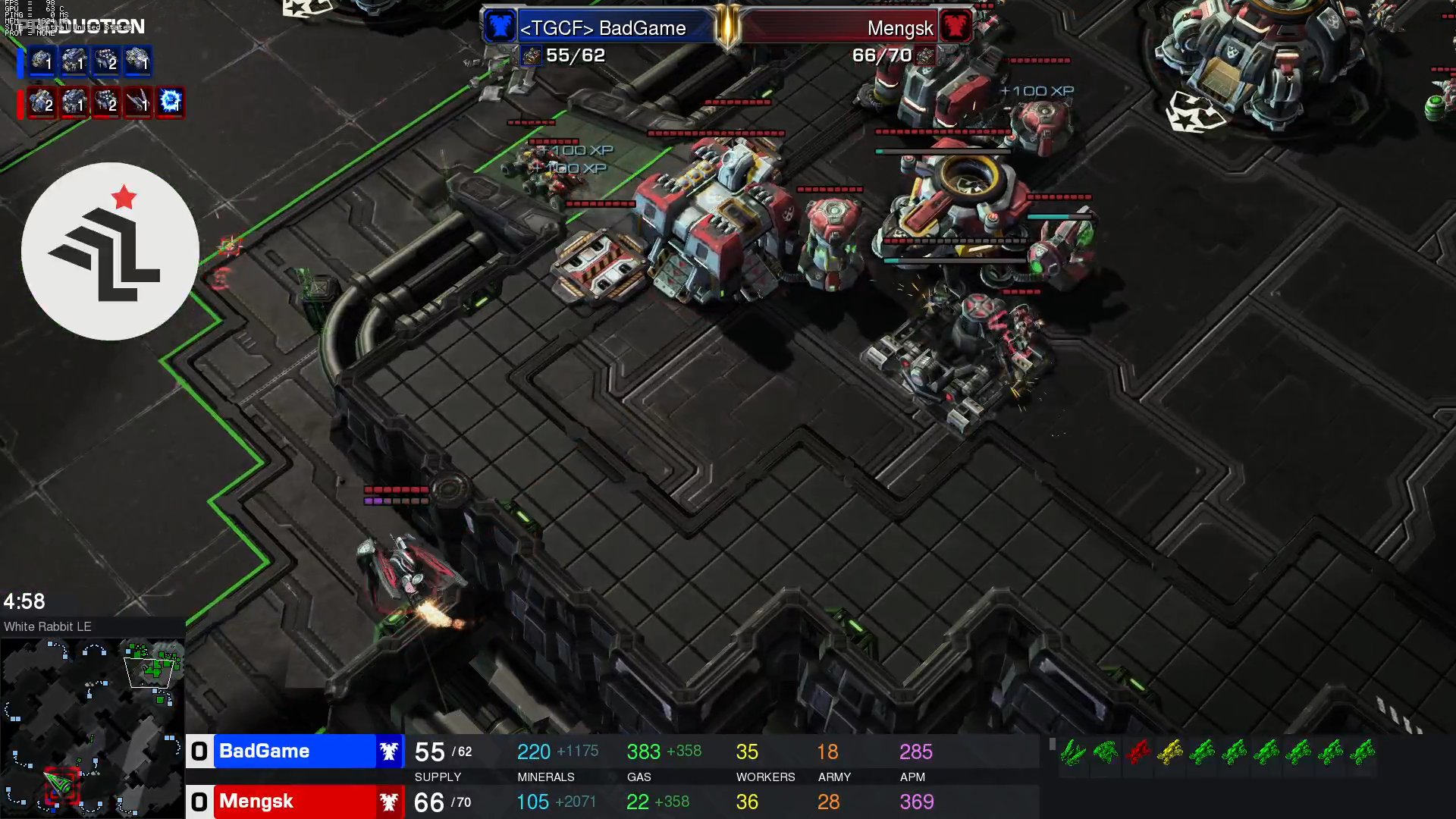Click Mengsk's production icon showing count 2
The width and height of the screenshot is (1456, 819).
pos(41,104)
